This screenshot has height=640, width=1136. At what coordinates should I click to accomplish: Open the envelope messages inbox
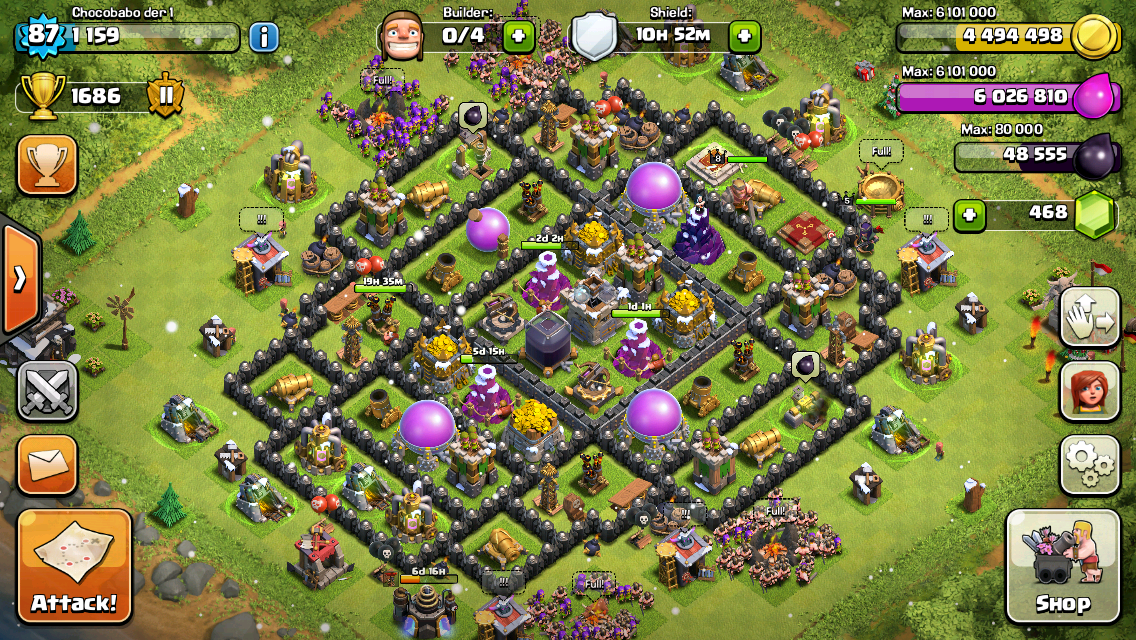(x=47, y=465)
